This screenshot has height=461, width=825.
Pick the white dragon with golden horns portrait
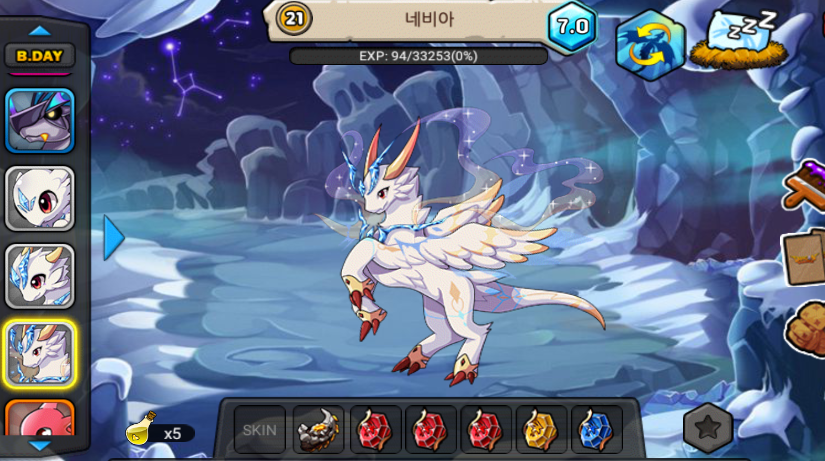click(40, 276)
